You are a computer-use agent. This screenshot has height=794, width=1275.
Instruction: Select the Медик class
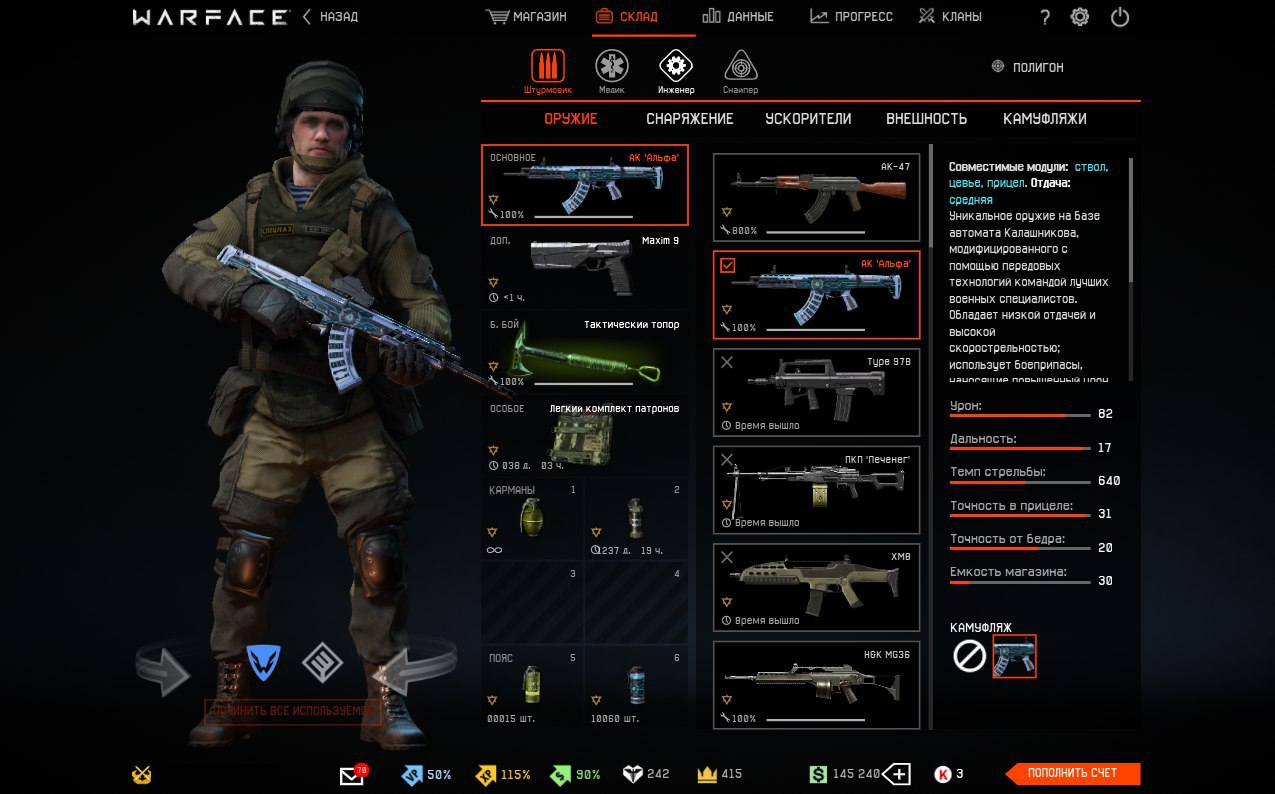point(612,68)
